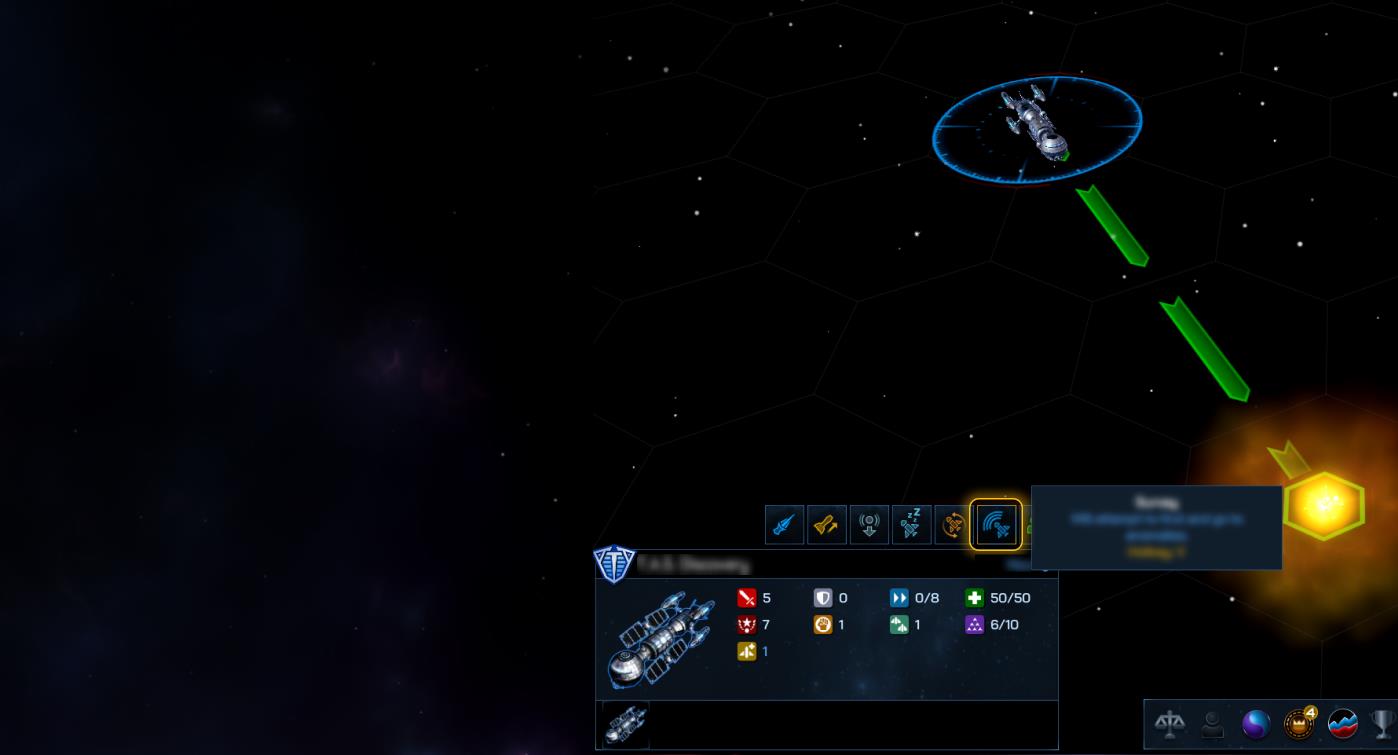The height and width of the screenshot is (755, 1398).
Task: Open the crown icon with 4 badge
Action: [1299, 723]
